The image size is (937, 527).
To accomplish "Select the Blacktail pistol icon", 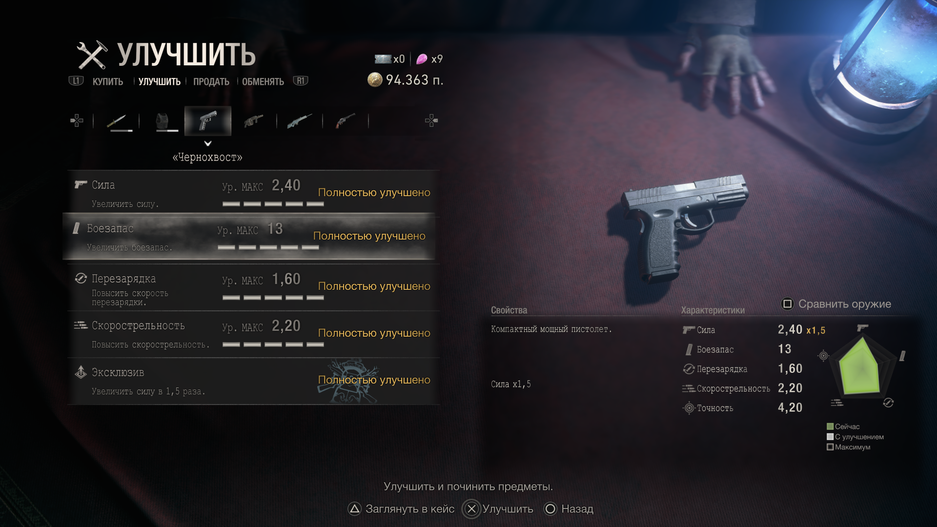I will [x=208, y=122].
